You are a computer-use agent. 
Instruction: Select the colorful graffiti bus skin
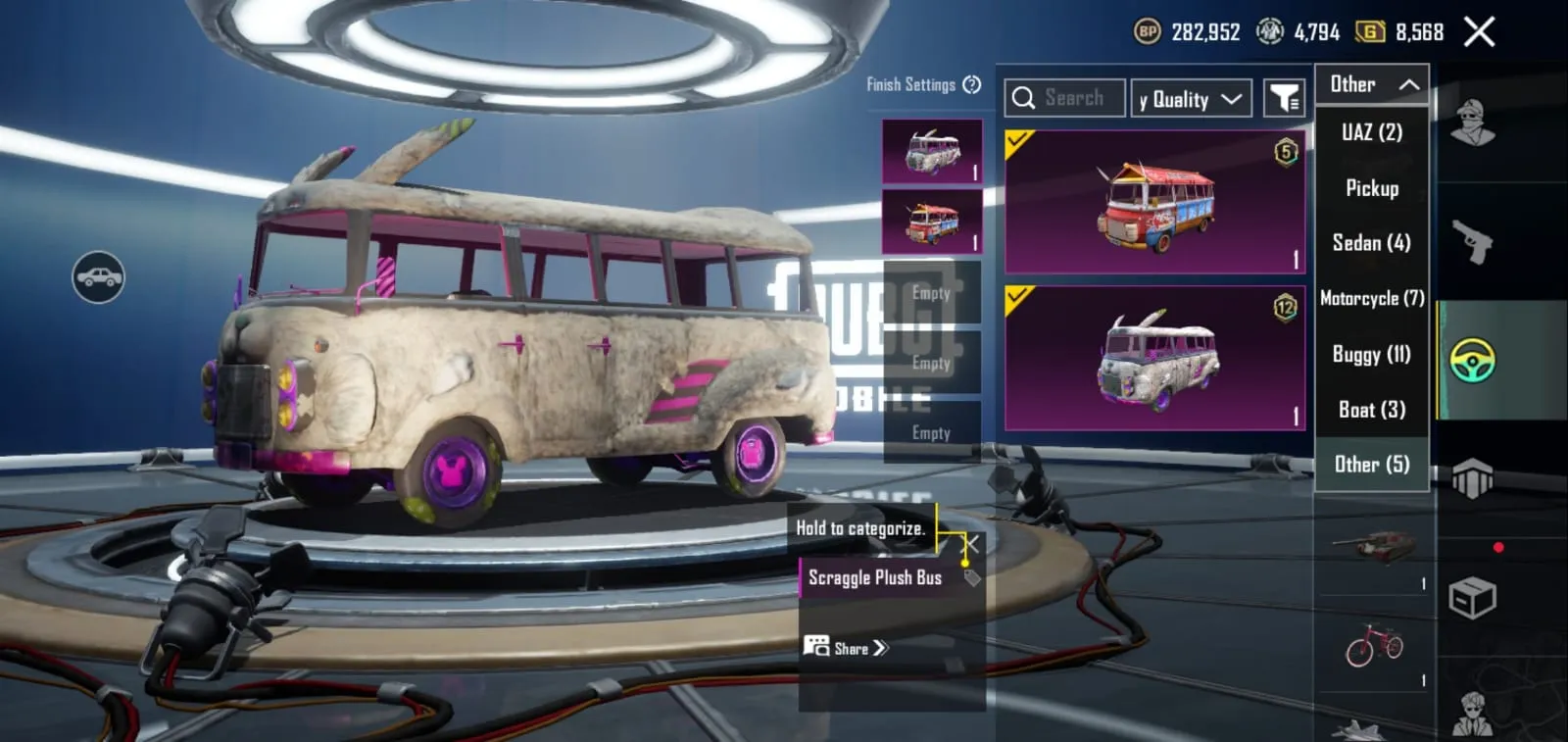(x=1155, y=203)
